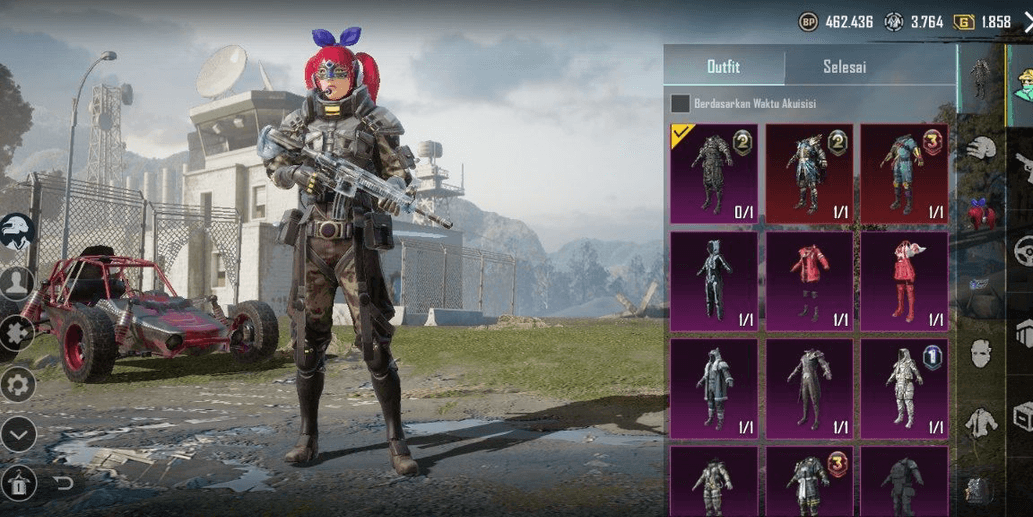1033x517 pixels.
Task: Show the jacket category in sidebar
Action: click(981, 423)
